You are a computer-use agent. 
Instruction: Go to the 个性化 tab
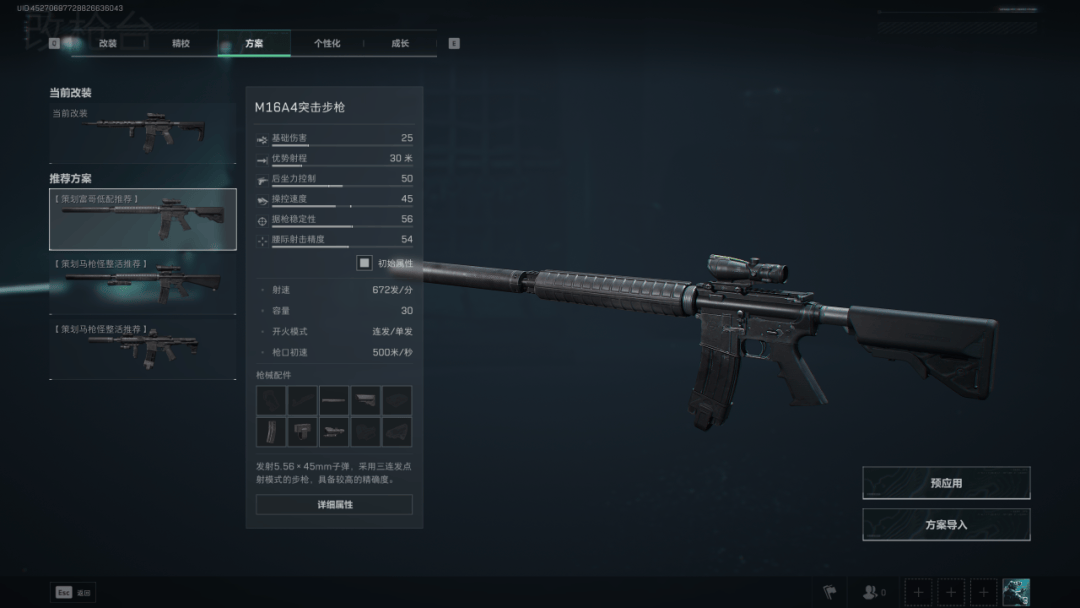[x=327, y=44]
